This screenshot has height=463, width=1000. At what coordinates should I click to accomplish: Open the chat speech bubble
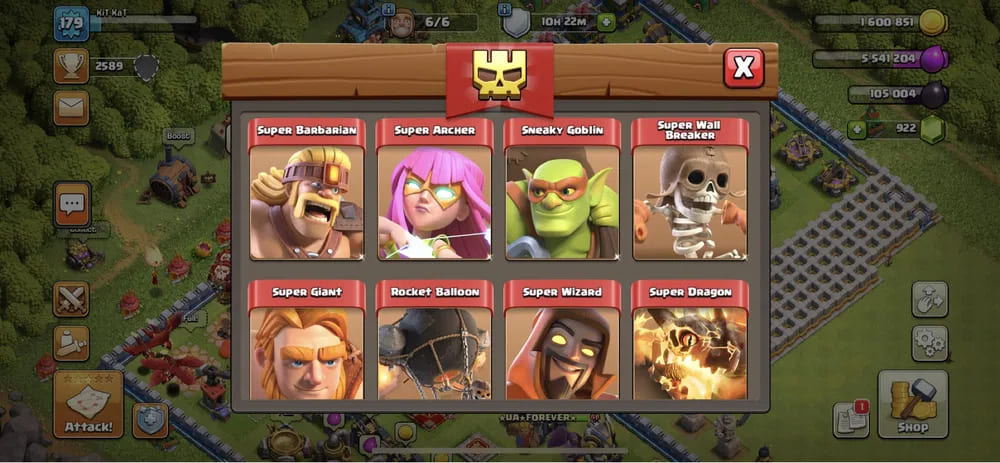72,204
